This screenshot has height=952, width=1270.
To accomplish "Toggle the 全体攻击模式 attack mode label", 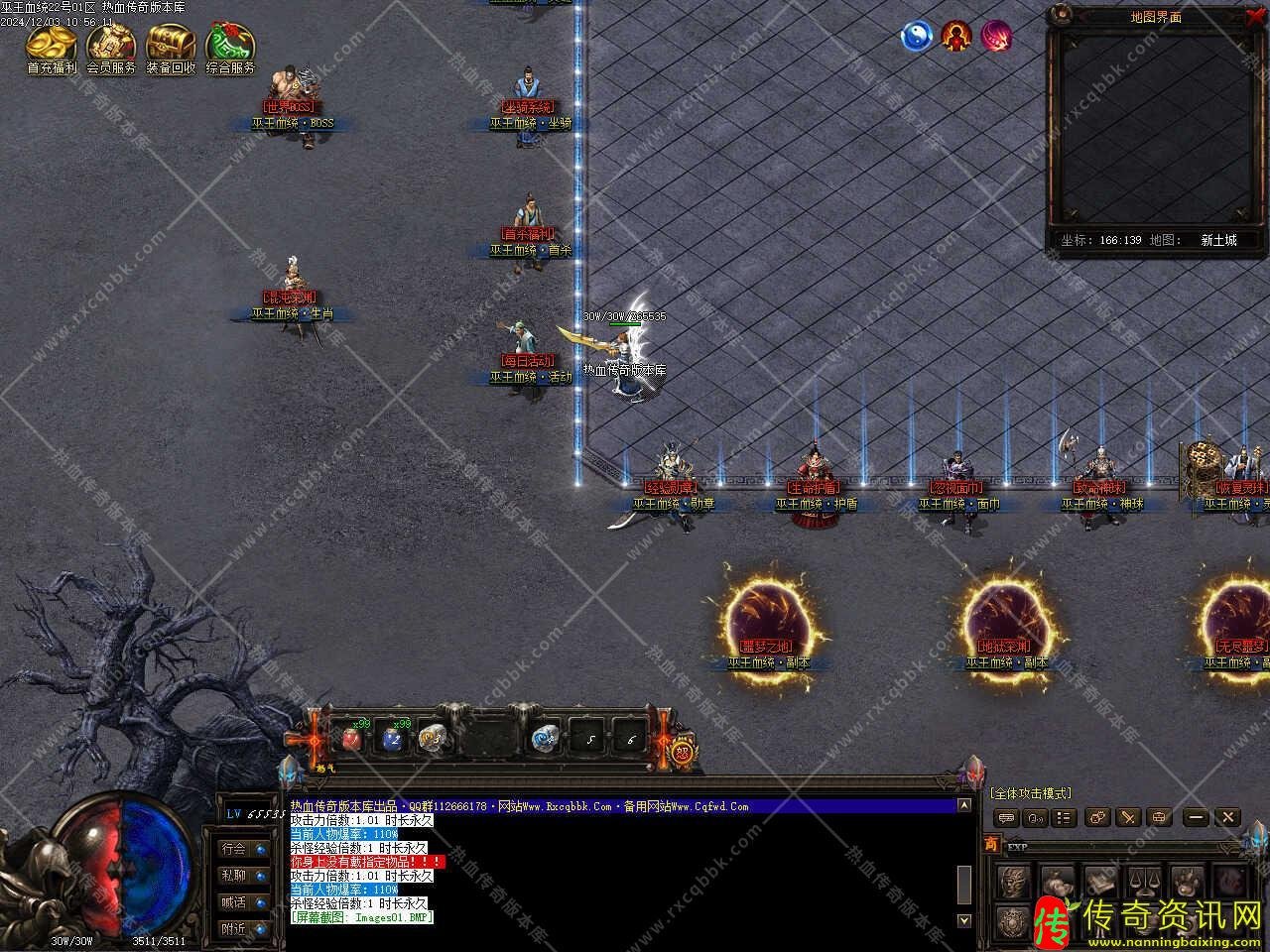I will 1030,793.
